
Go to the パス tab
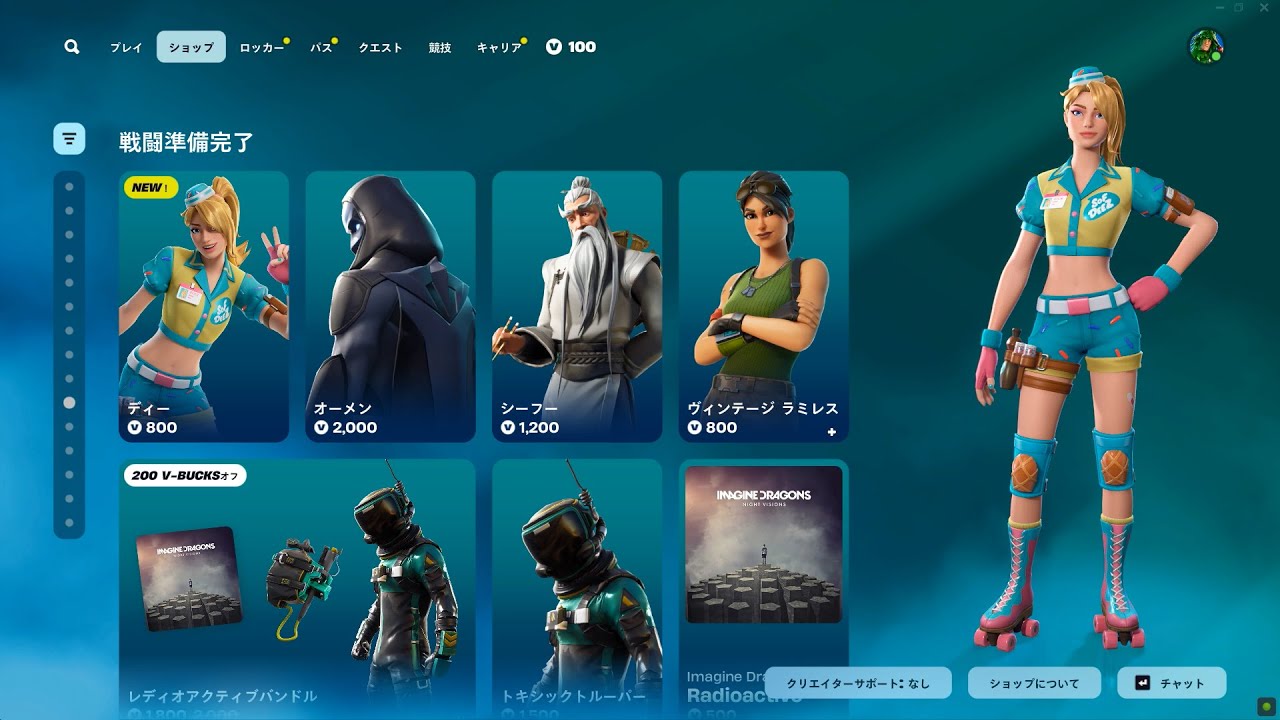click(321, 47)
